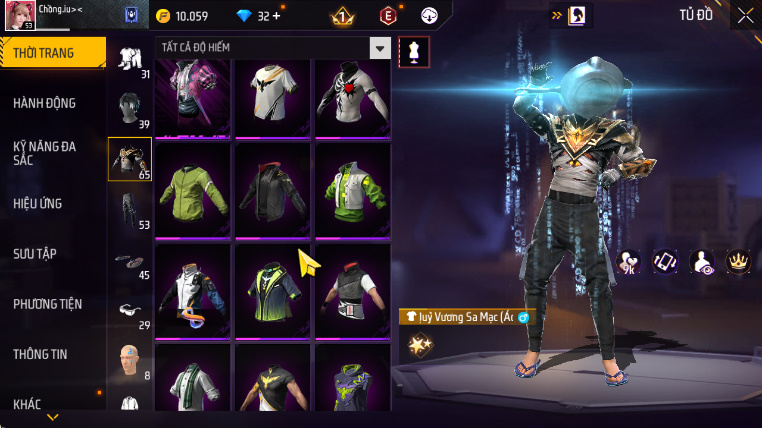Equip the plain green jacket

[x=193, y=189]
